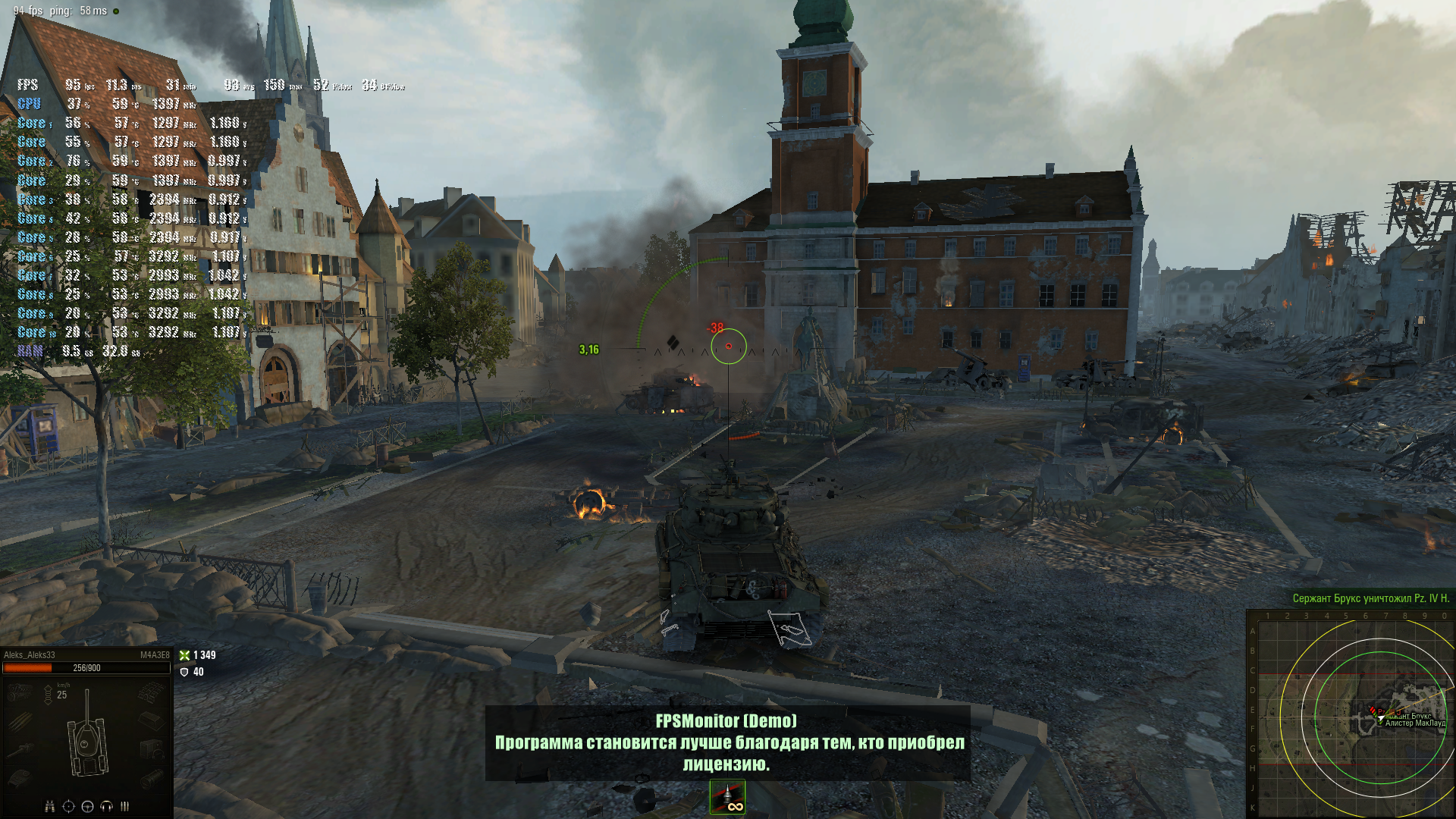Select the fuel tank module icon
Viewport: 1456px width, 819px height.
(x=151, y=721)
